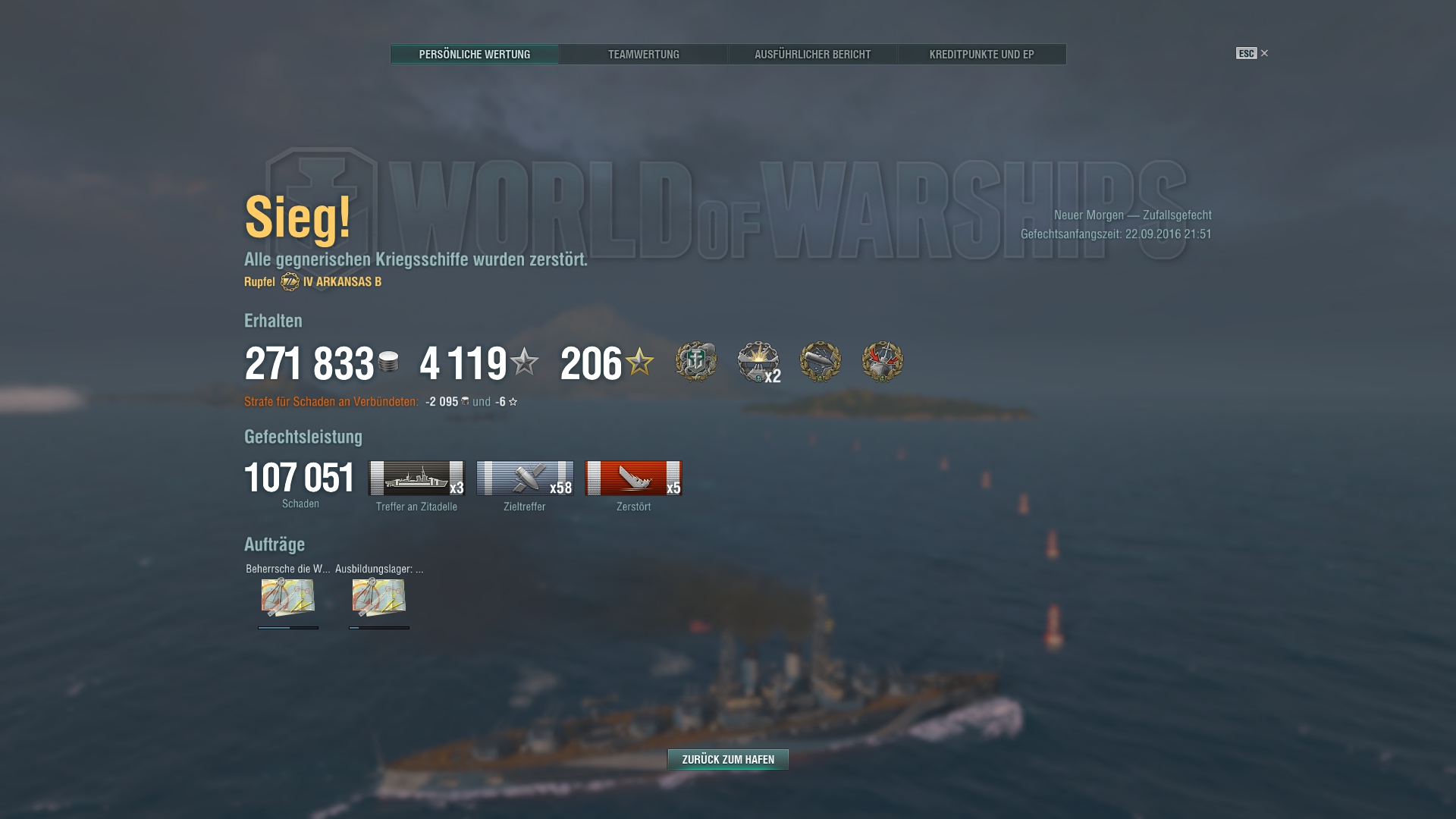Open the Teamwertung tab
1456x819 pixels.
[643, 55]
